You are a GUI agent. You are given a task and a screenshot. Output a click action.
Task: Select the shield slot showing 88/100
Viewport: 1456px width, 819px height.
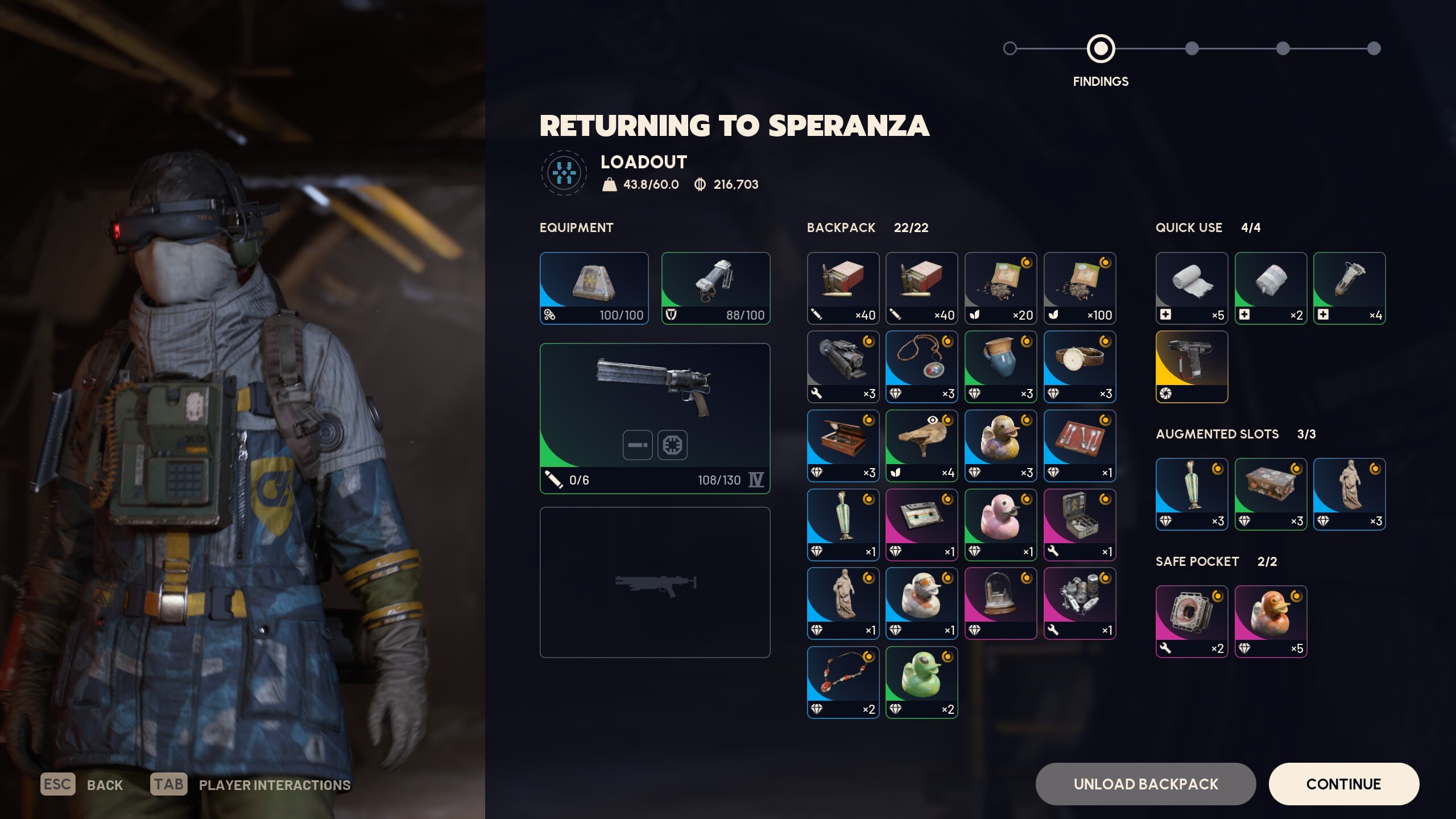(715, 288)
